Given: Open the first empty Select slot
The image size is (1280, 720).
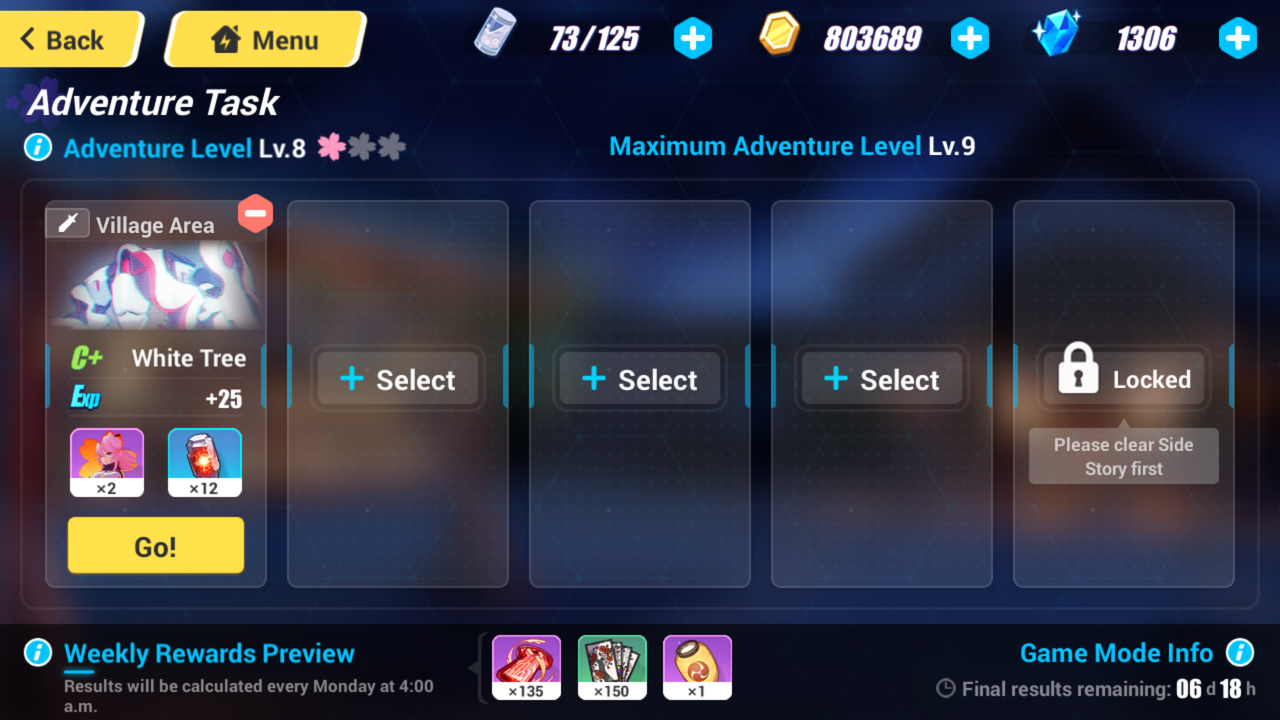Looking at the screenshot, I should tap(397, 378).
